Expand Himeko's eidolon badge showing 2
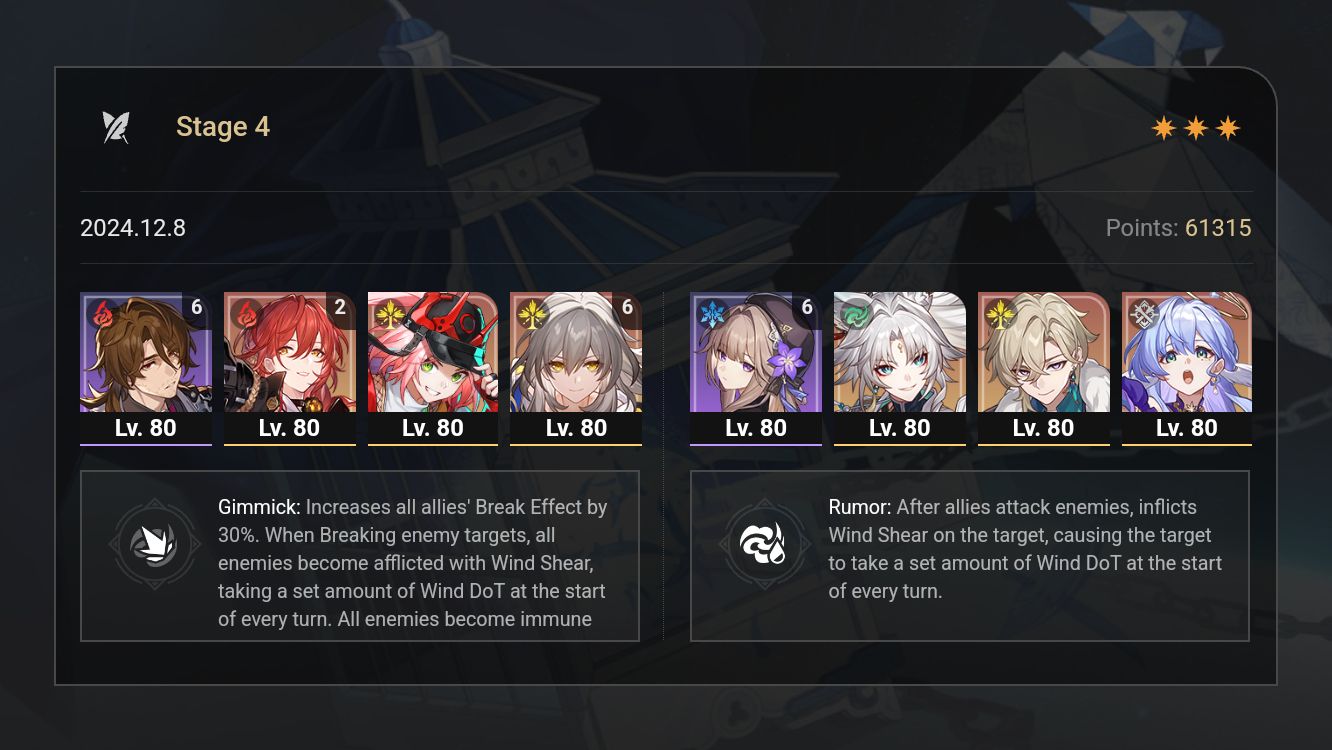Viewport: 1332px width, 750px height. pos(340,308)
